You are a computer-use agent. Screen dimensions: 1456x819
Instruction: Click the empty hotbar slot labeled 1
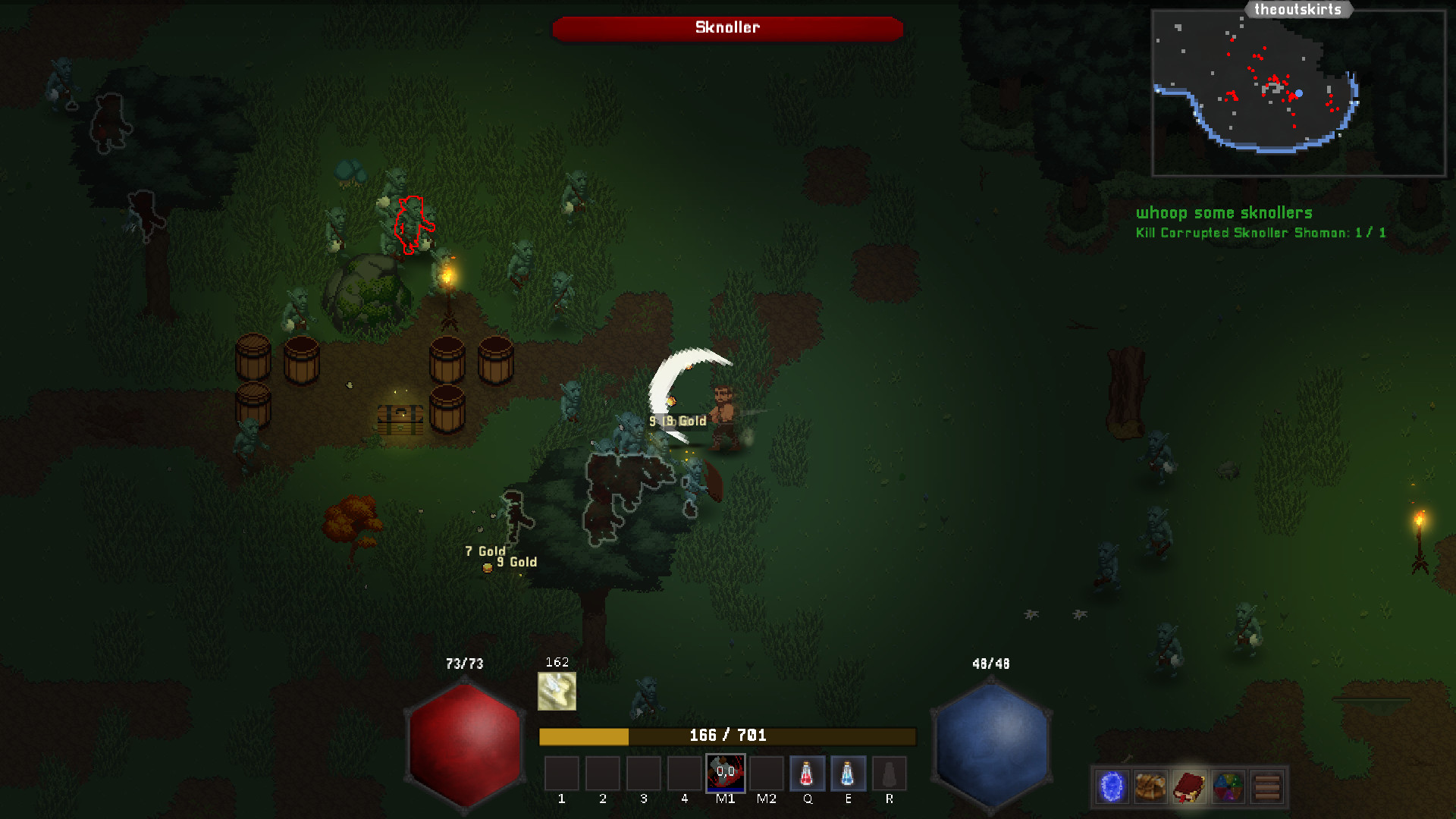(562, 772)
